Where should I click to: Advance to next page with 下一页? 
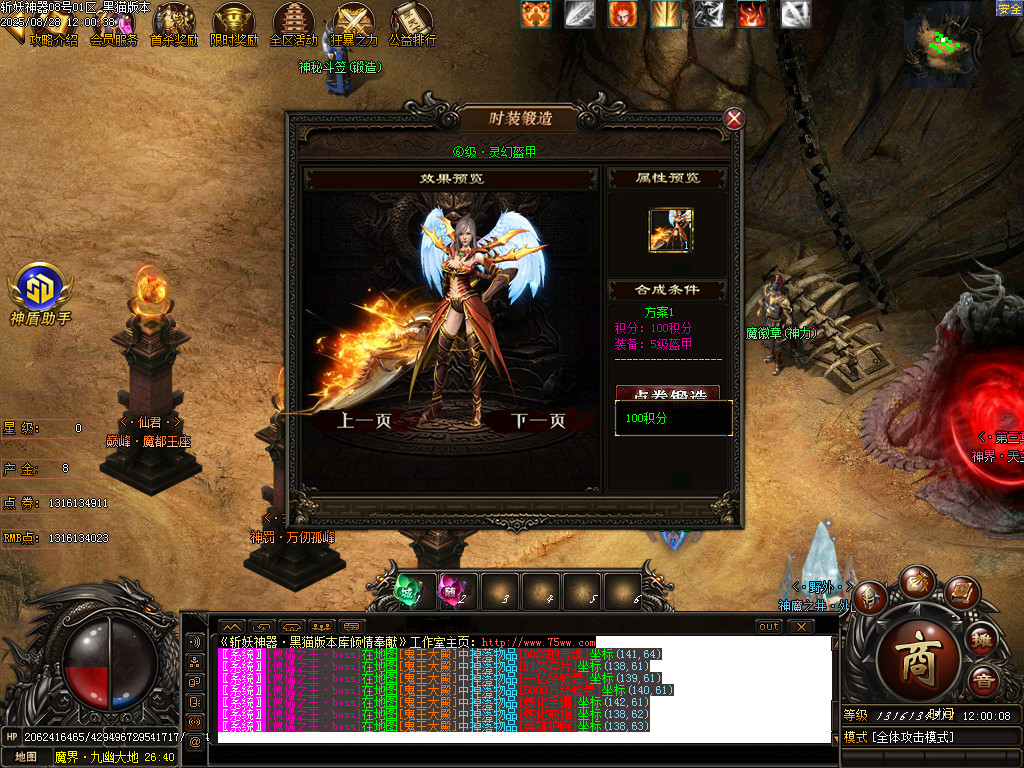(x=538, y=421)
